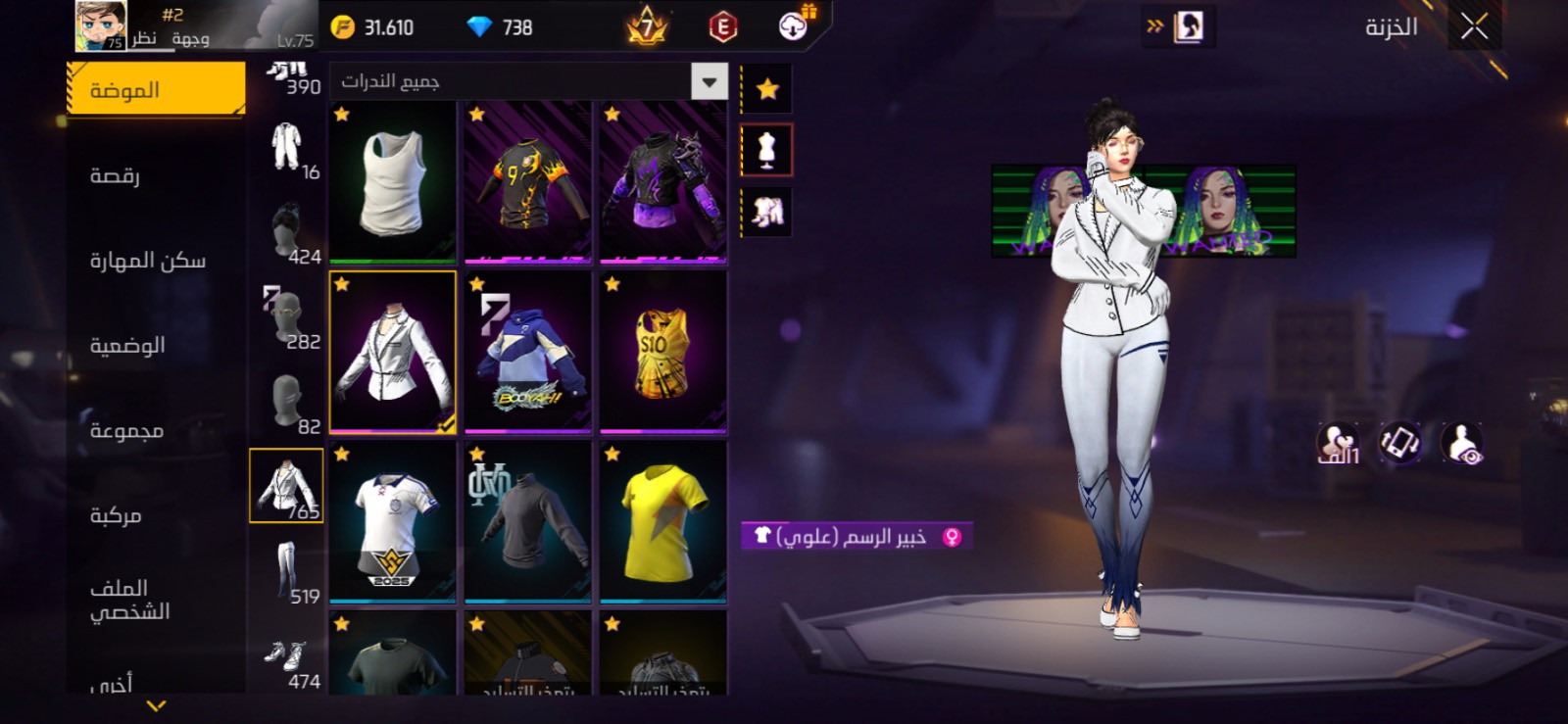Open the الوضعية category
Image resolution: width=1568 pixels, height=724 pixels.
pyautogui.click(x=127, y=345)
